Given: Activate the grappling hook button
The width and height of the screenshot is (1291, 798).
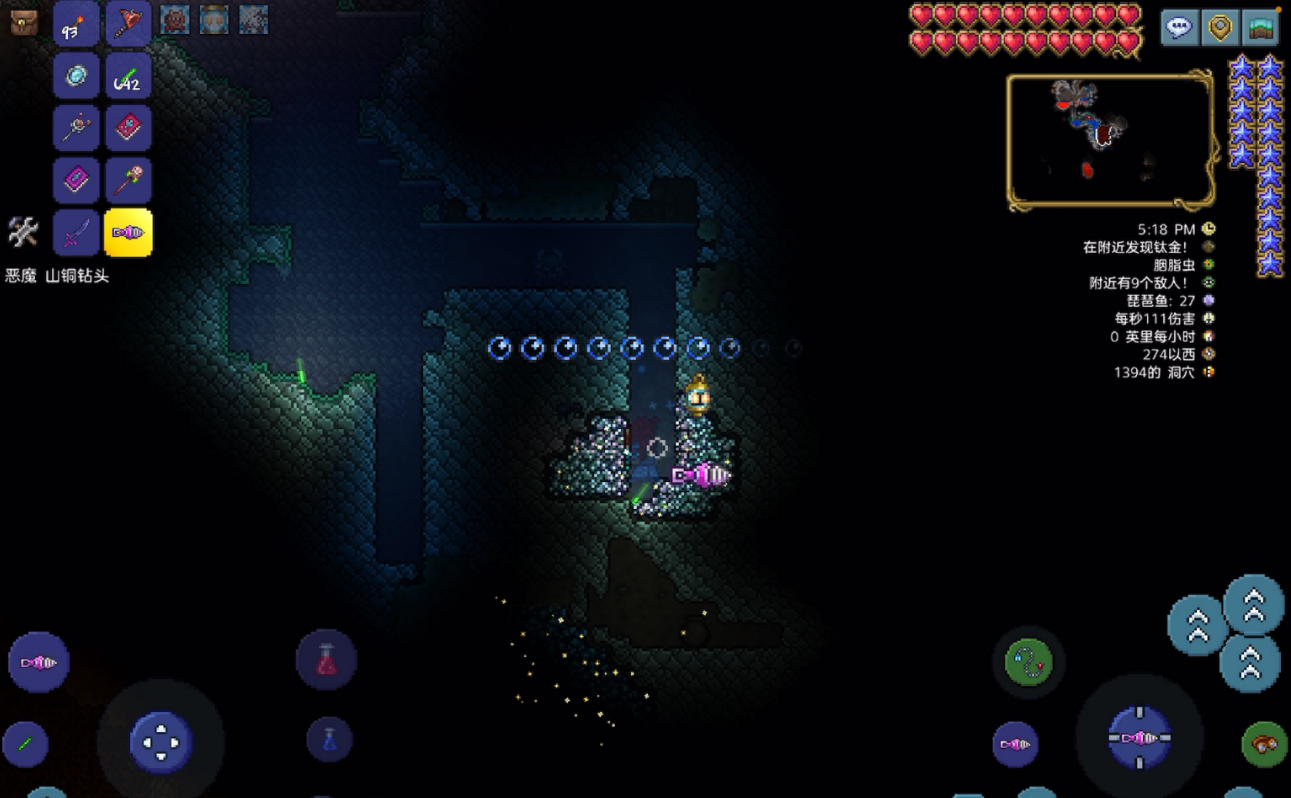Looking at the screenshot, I should click(1029, 661).
